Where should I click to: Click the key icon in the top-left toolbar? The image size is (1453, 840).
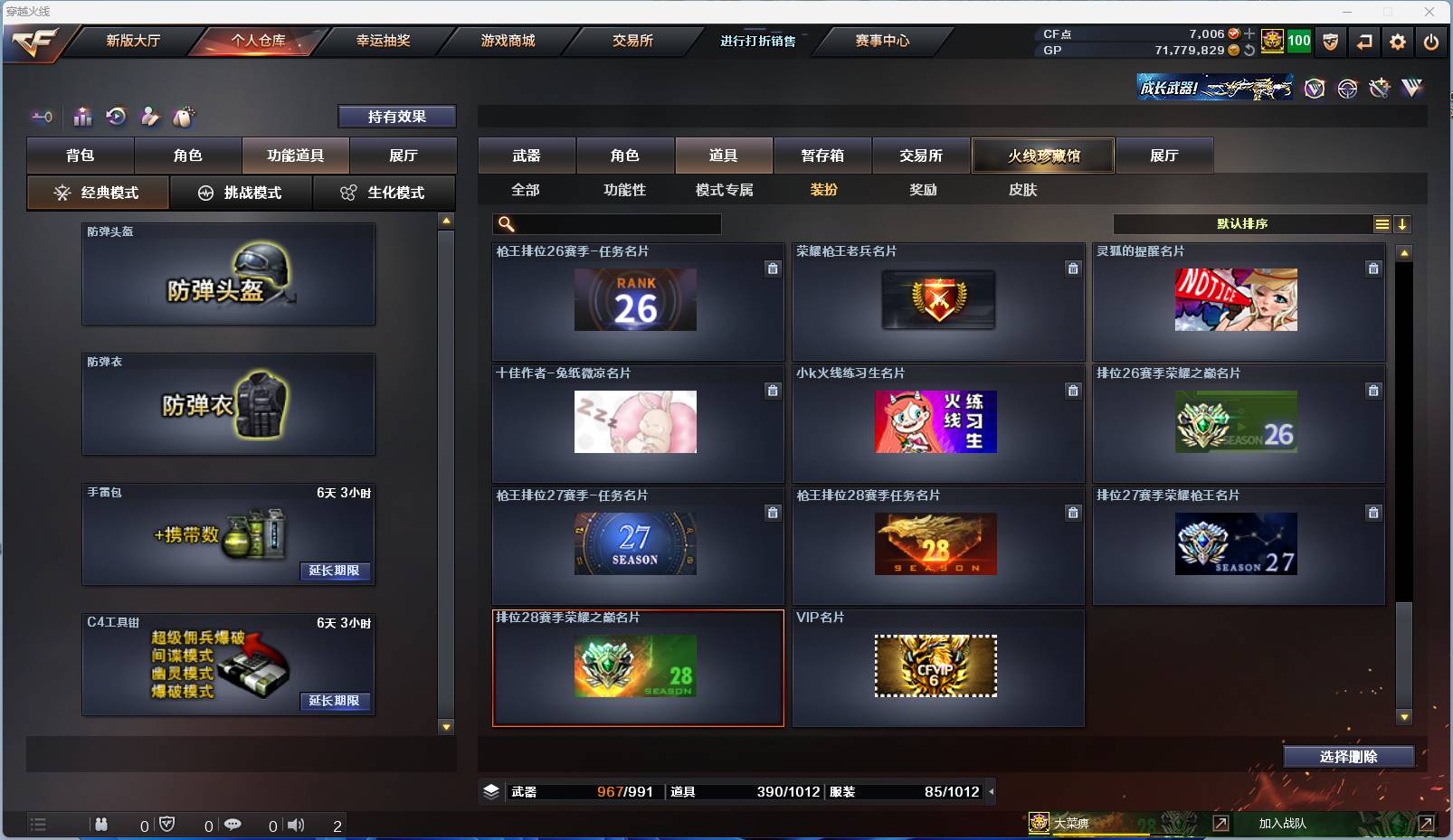coord(42,117)
